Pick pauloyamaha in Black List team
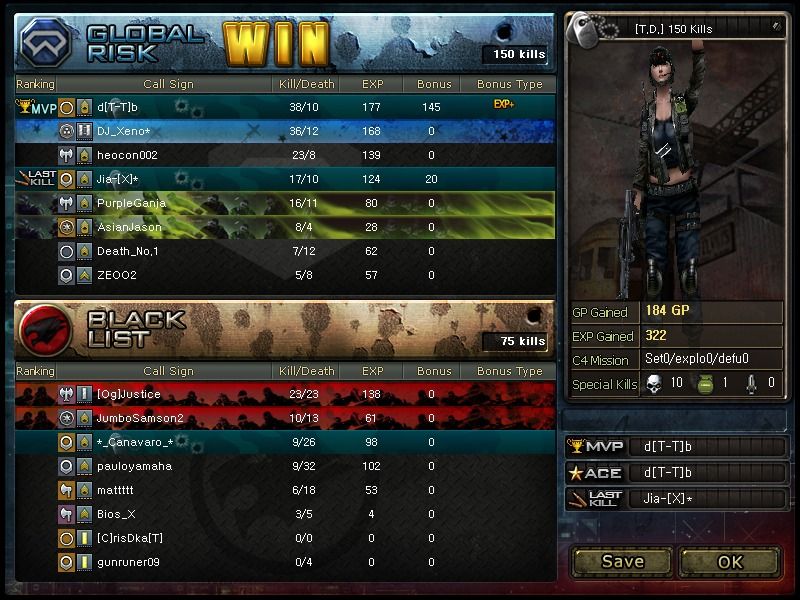Screen dimensions: 800x600 (285, 466)
